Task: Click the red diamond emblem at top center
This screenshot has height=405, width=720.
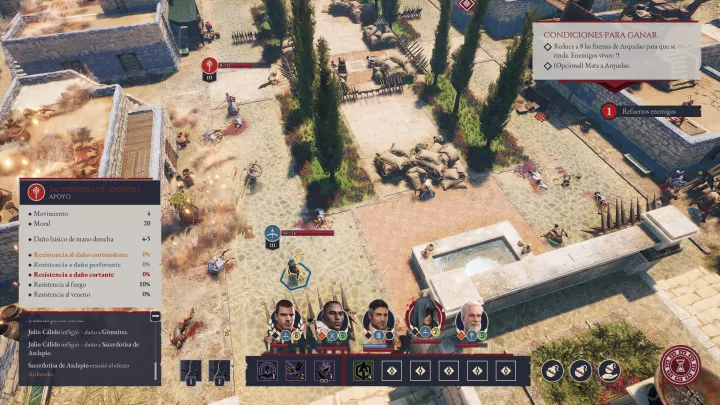Action: pos(466,5)
